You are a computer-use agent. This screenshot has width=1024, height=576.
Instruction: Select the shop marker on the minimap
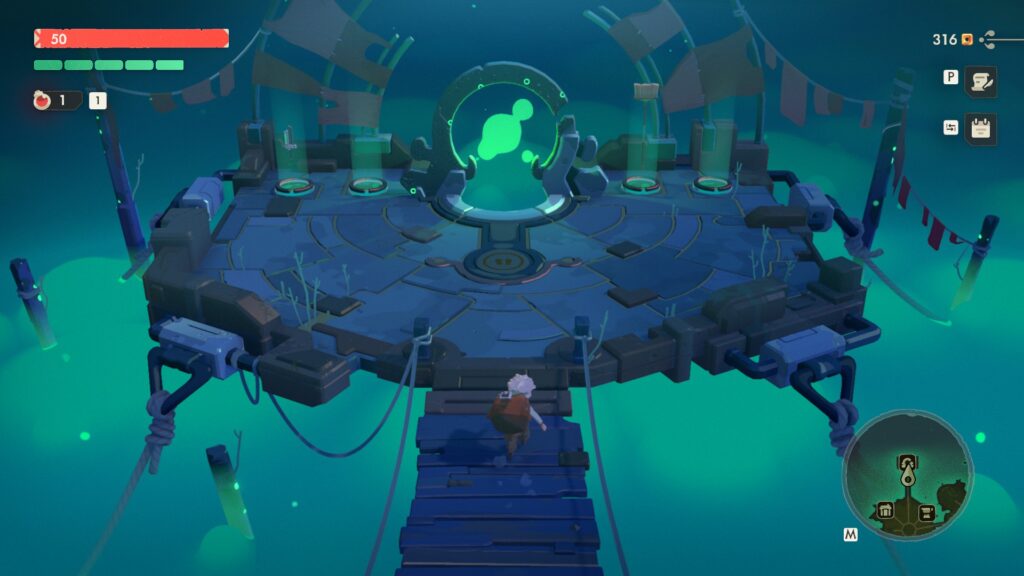(x=886, y=512)
